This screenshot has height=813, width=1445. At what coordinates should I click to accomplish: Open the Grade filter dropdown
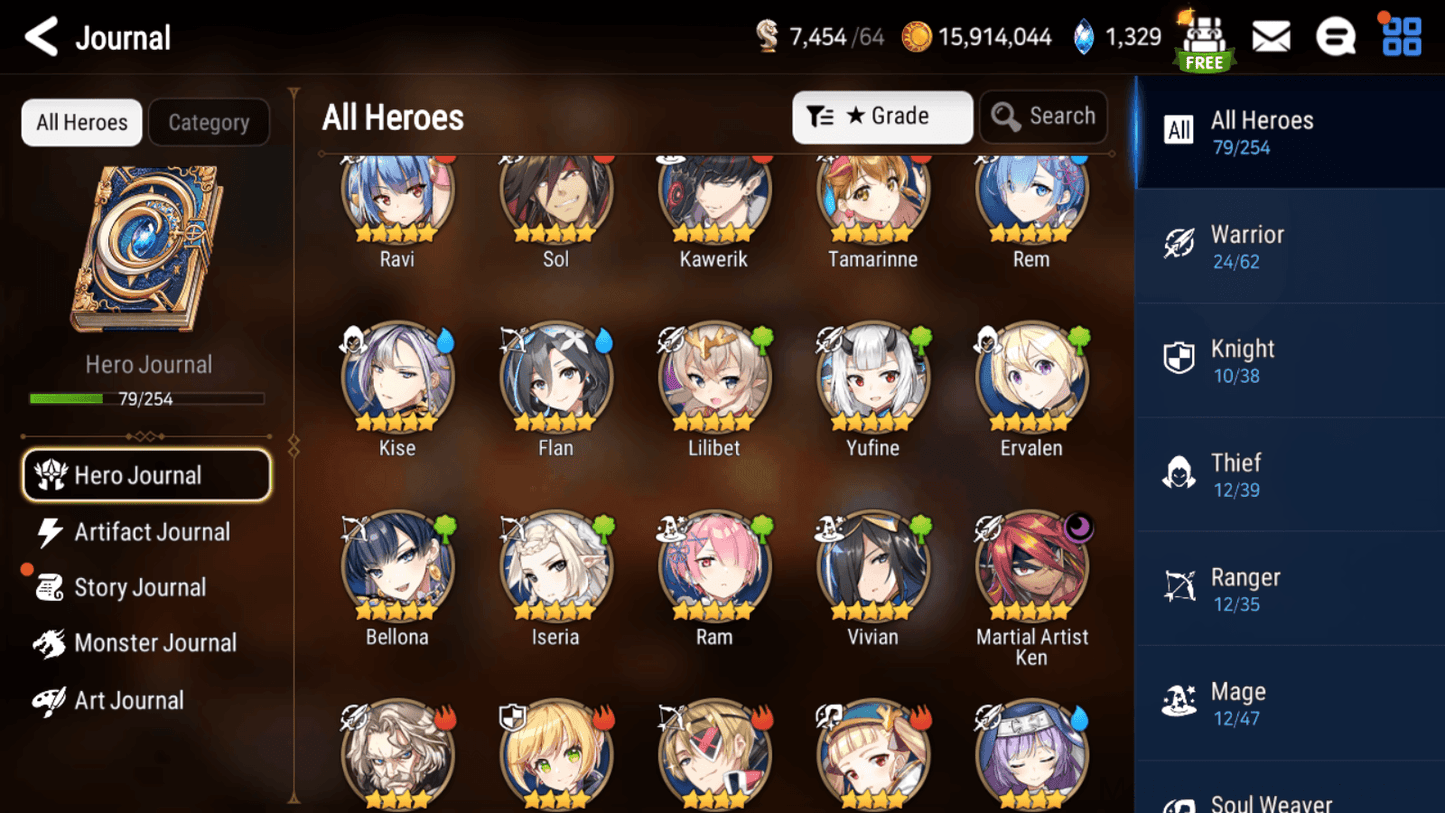[x=882, y=116]
